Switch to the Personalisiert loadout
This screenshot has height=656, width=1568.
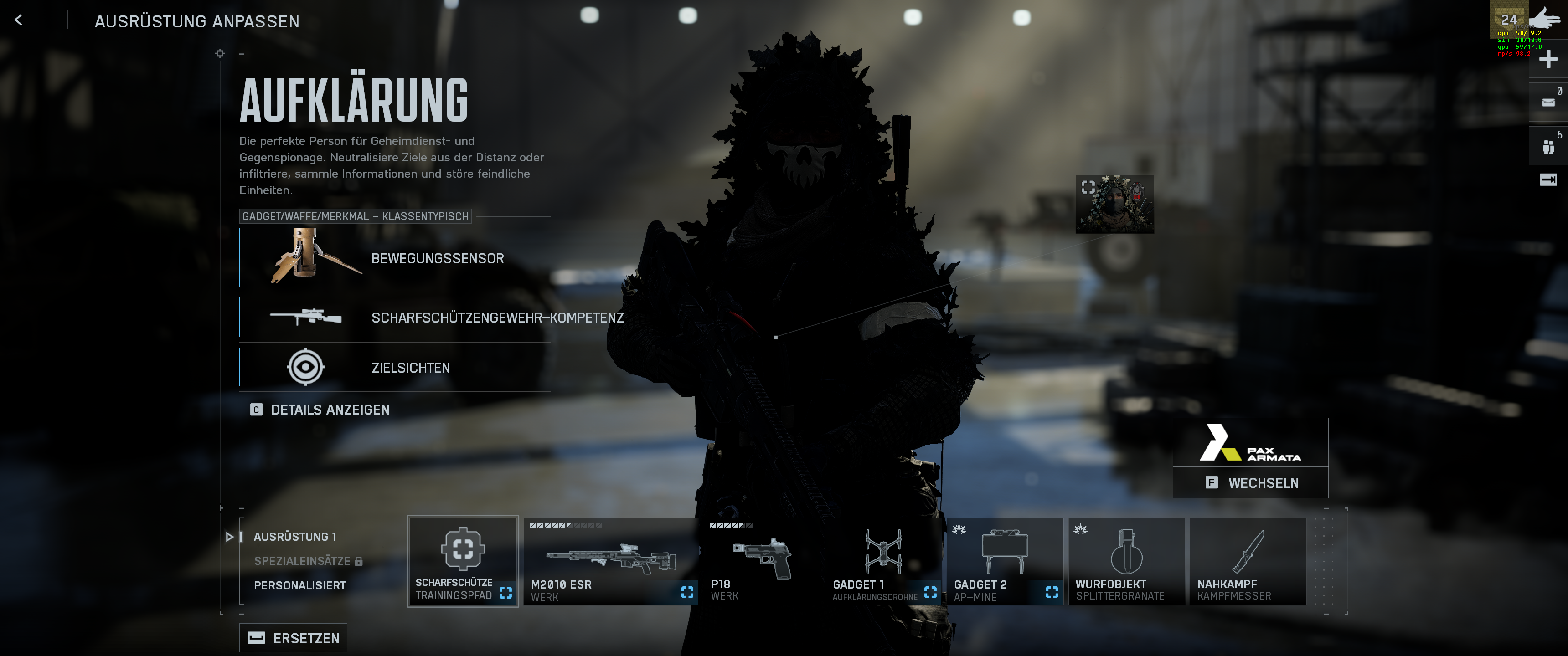coord(299,585)
